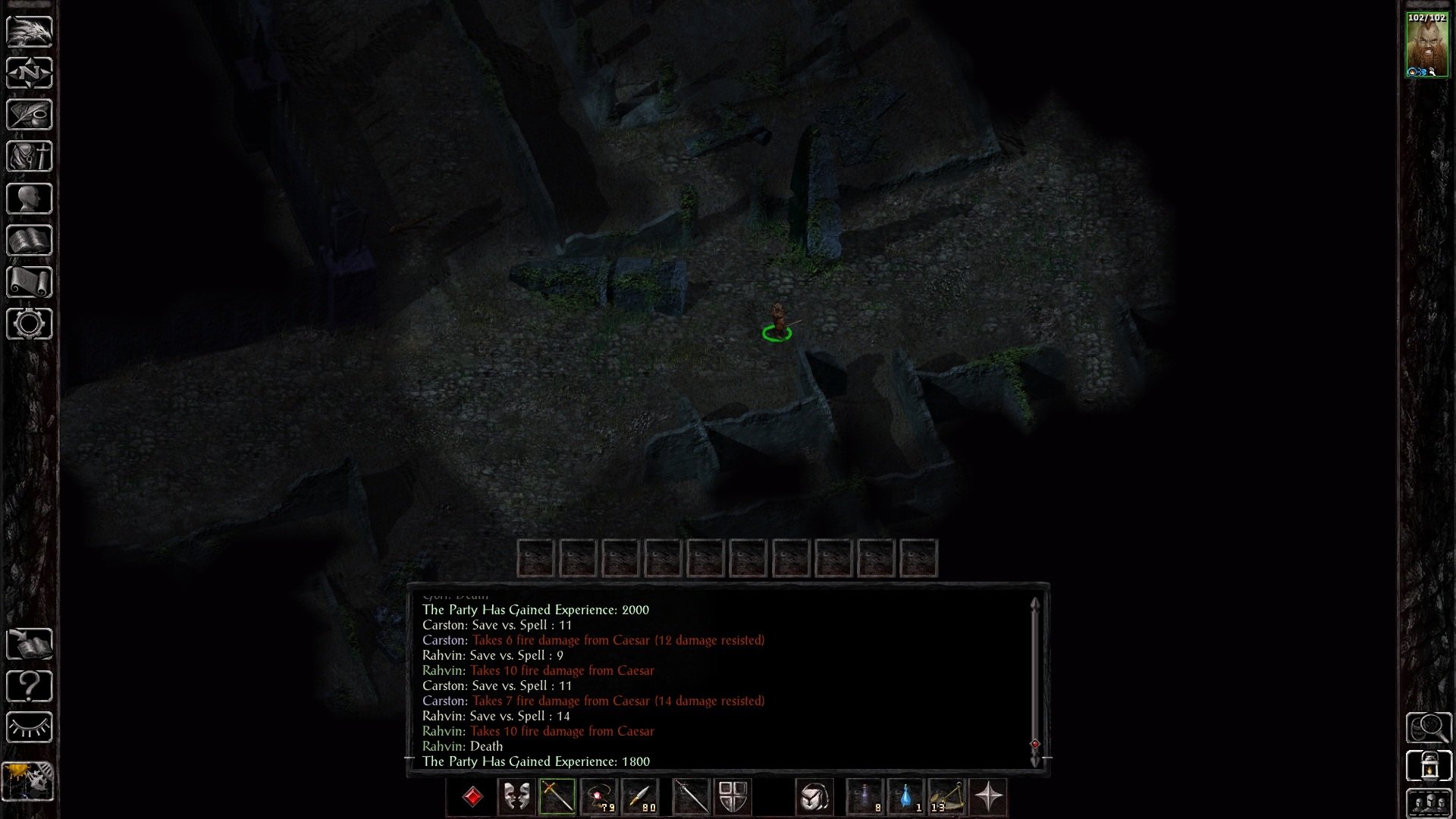Toggle the red gem dialog button

coord(473,797)
